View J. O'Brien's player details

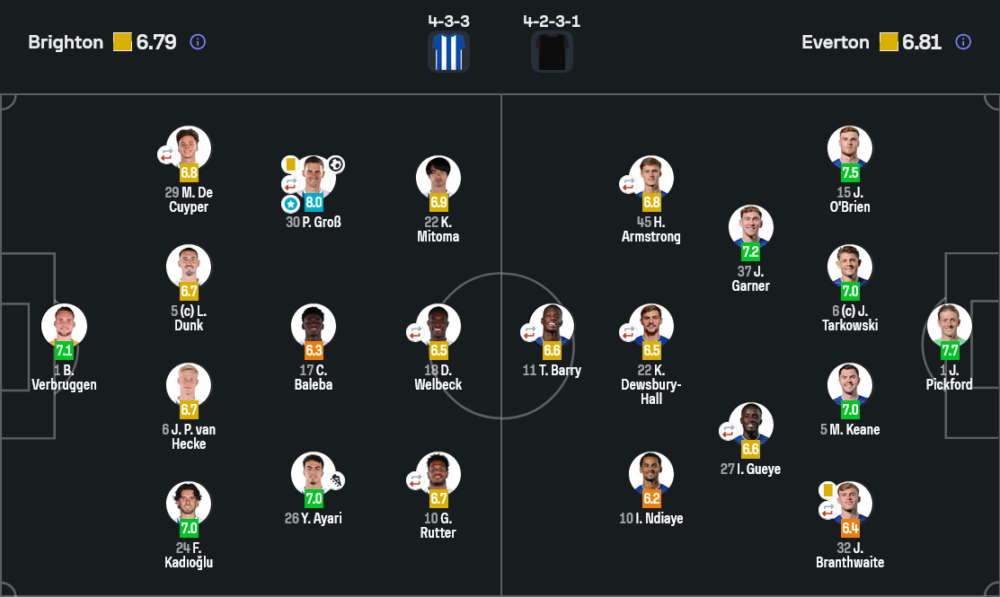click(850, 148)
